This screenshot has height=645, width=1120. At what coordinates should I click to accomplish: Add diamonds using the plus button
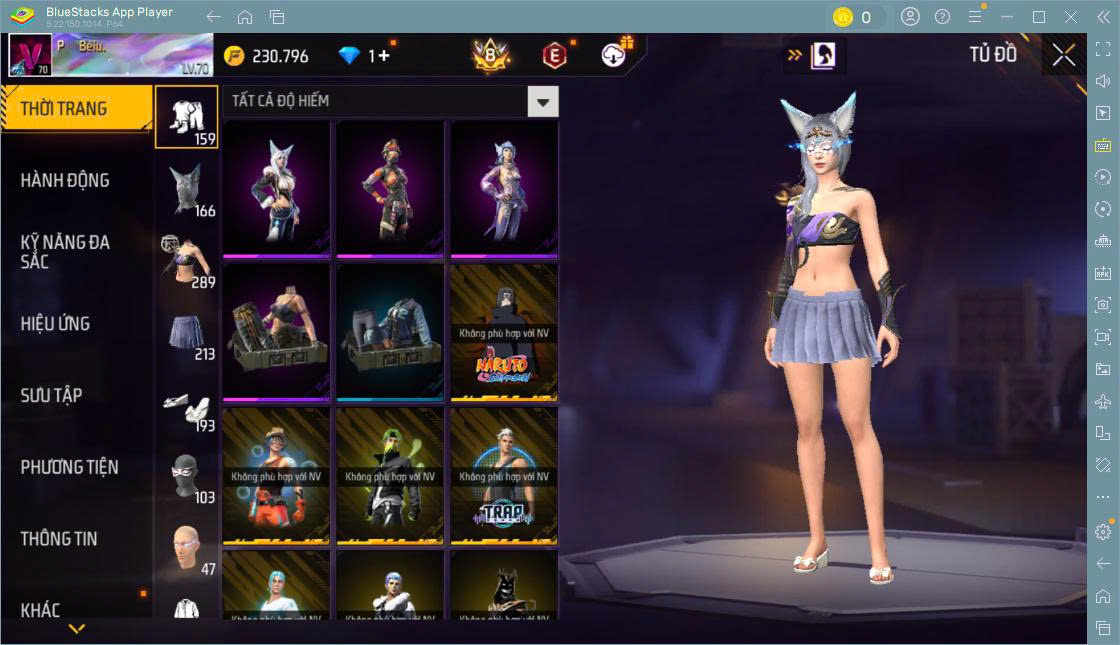click(x=384, y=56)
